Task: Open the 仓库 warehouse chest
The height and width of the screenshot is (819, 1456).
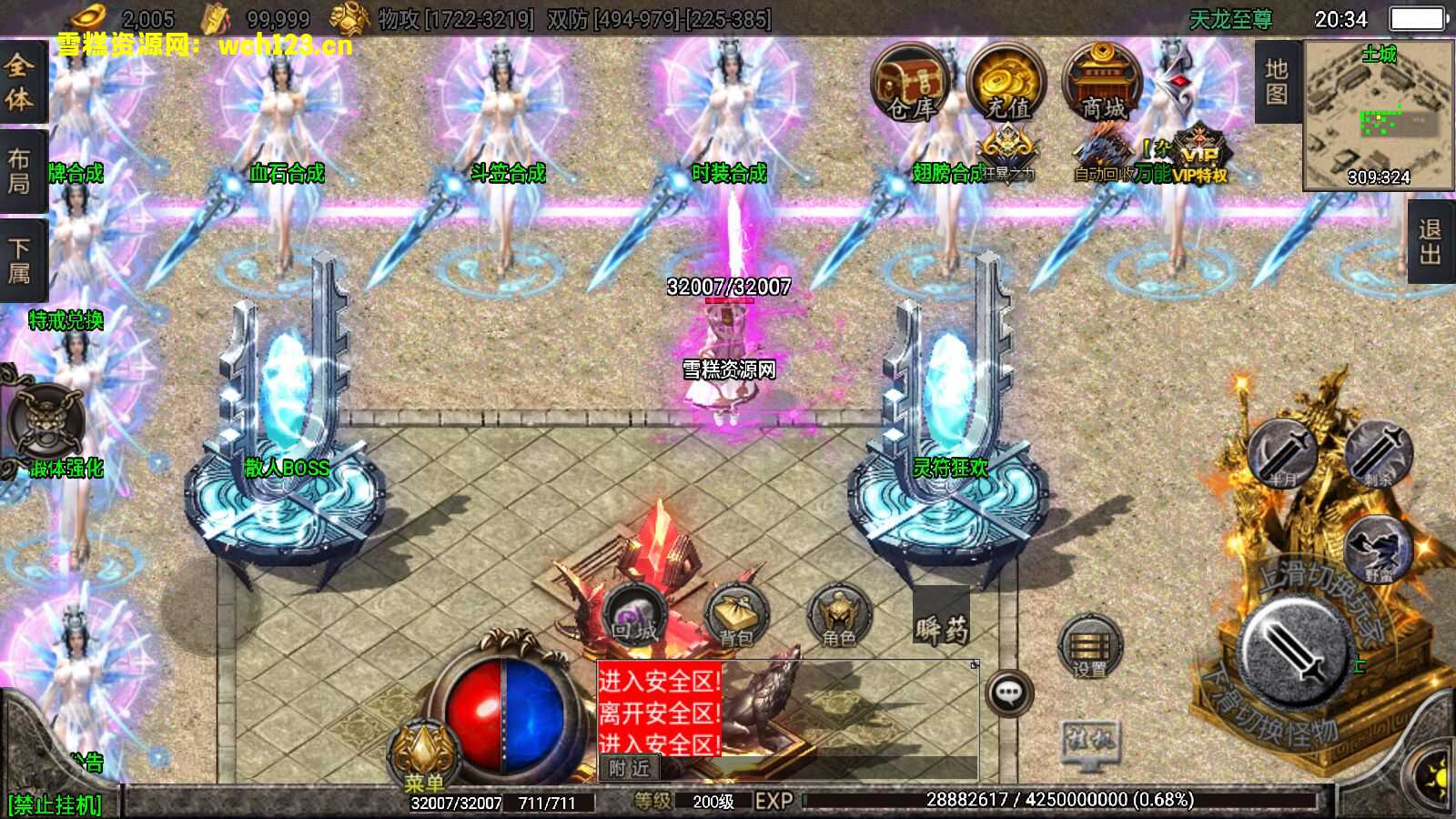Action: 910,84
